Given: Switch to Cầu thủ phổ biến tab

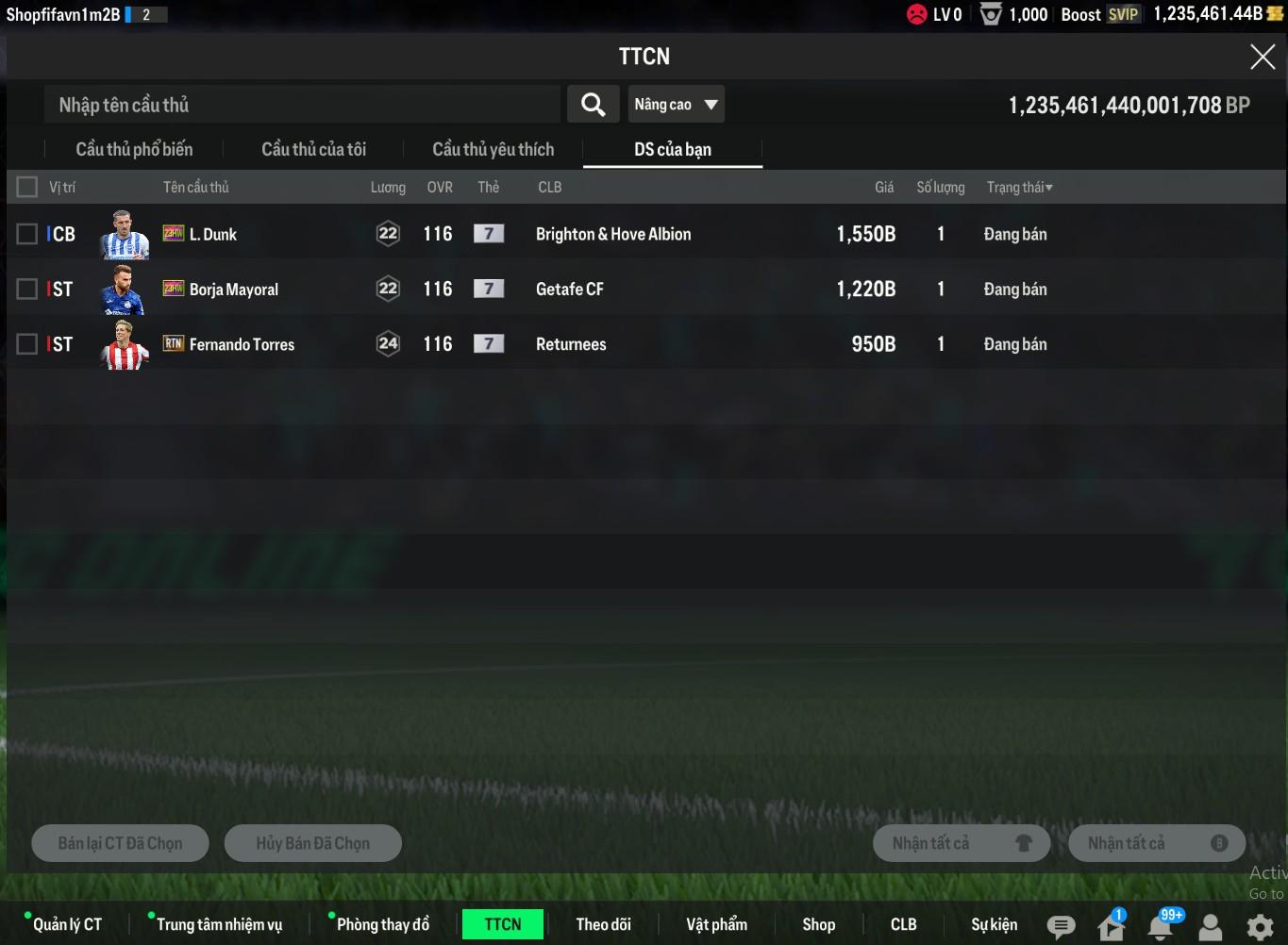Looking at the screenshot, I should click(x=134, y=149).
